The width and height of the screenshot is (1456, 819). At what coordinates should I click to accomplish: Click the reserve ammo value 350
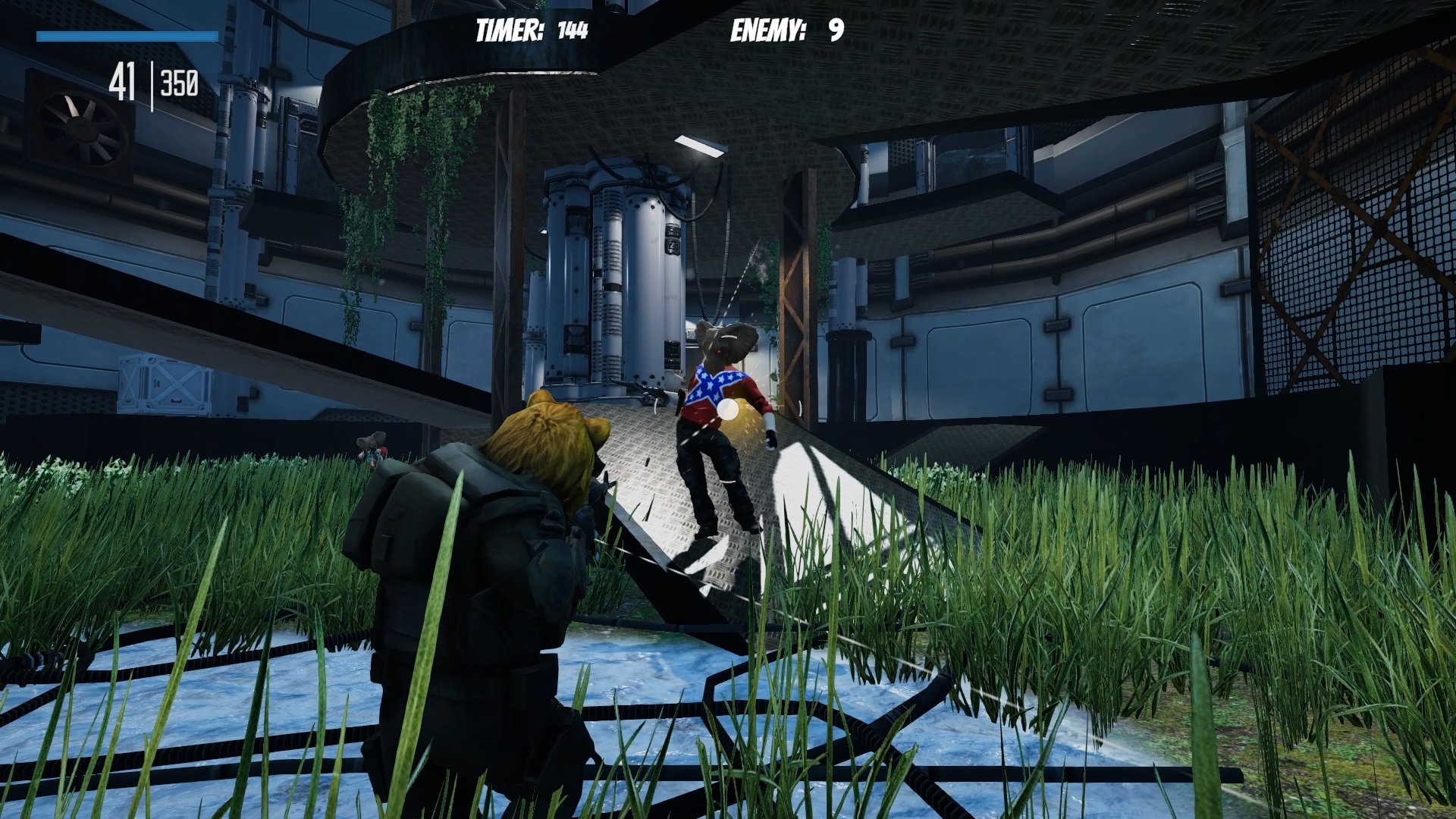pyautogui.click(x=180, y=82)
